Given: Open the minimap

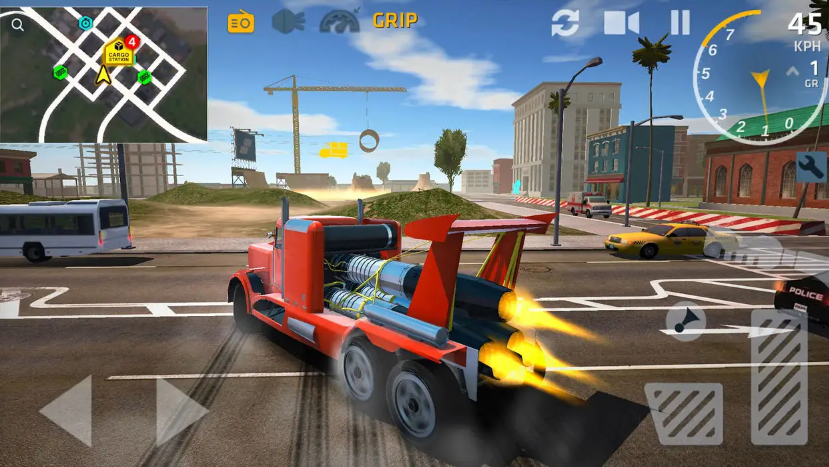Looking at the screenshot, I should pos(104,75).
